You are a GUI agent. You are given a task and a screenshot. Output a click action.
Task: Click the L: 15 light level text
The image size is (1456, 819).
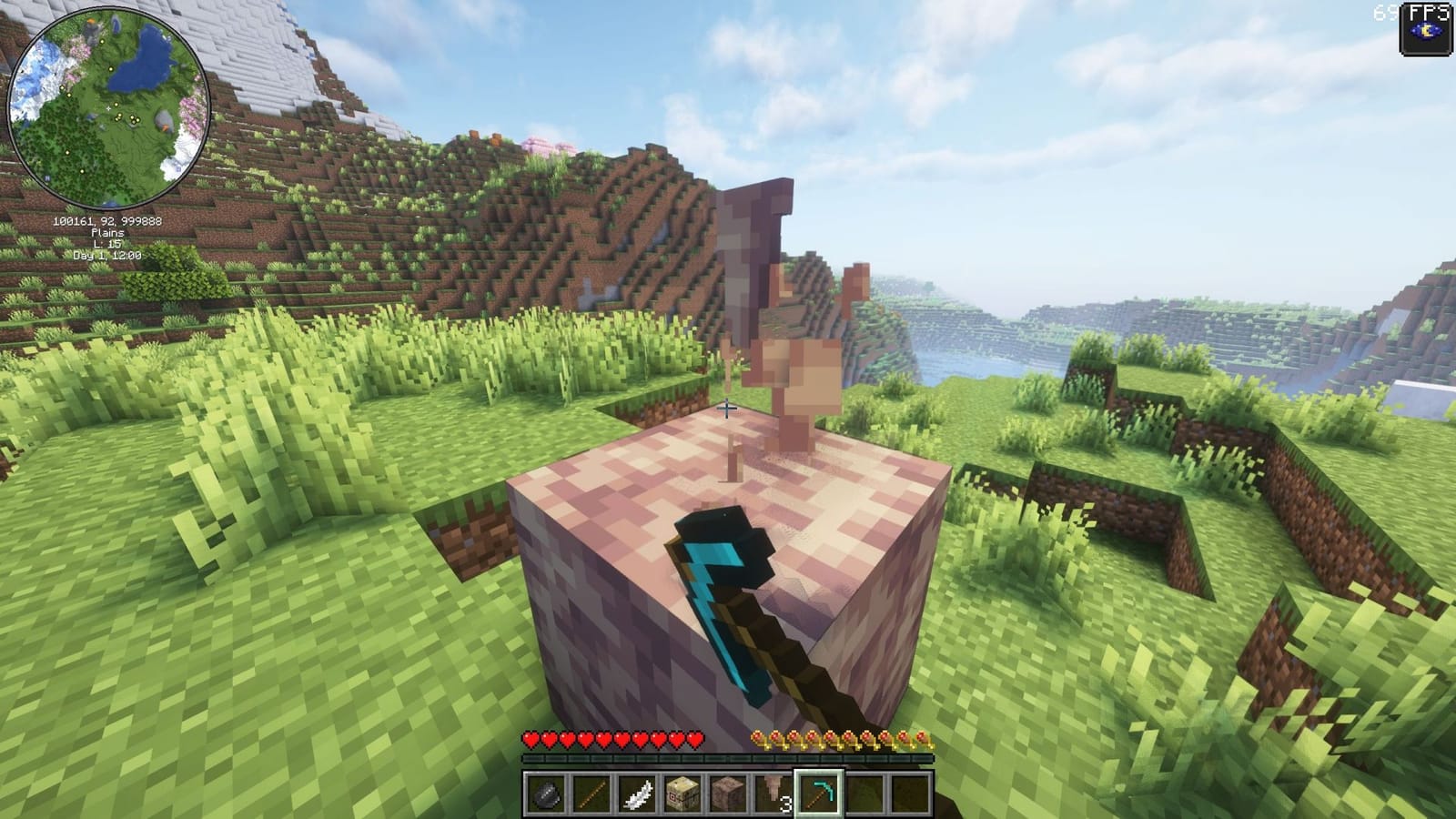[106, 245]
